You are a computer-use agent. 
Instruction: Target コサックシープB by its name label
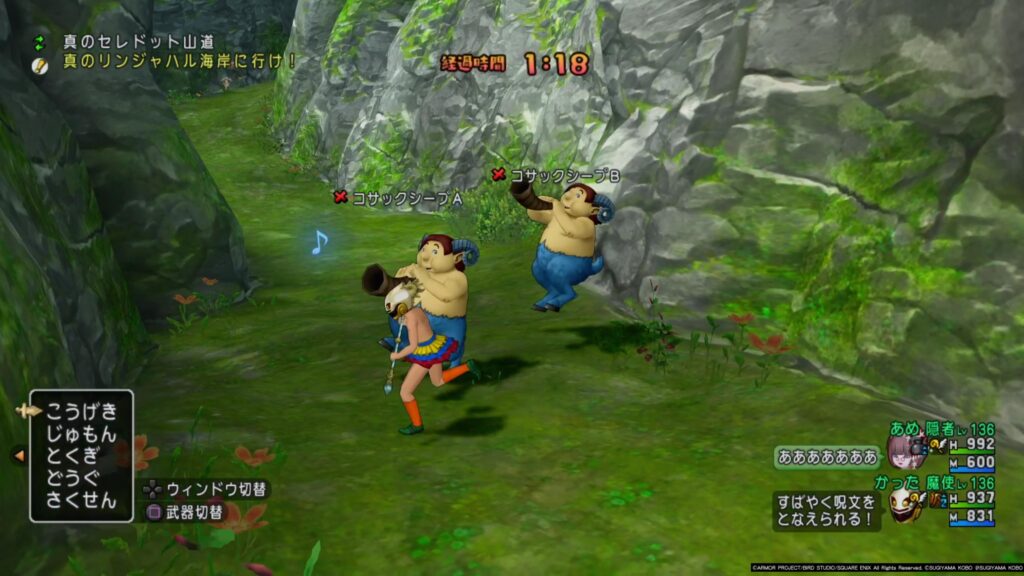565,175
